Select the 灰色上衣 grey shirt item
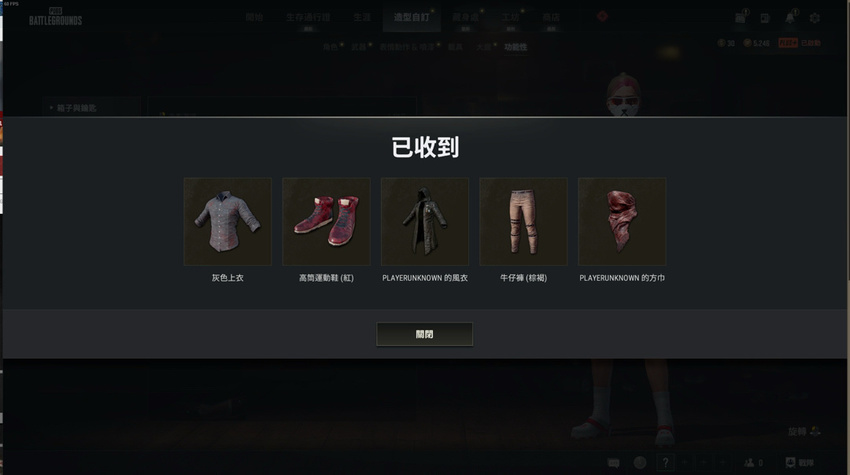Image resolution: width=850 pixels, height=475 pixels. tap(227, 221)
